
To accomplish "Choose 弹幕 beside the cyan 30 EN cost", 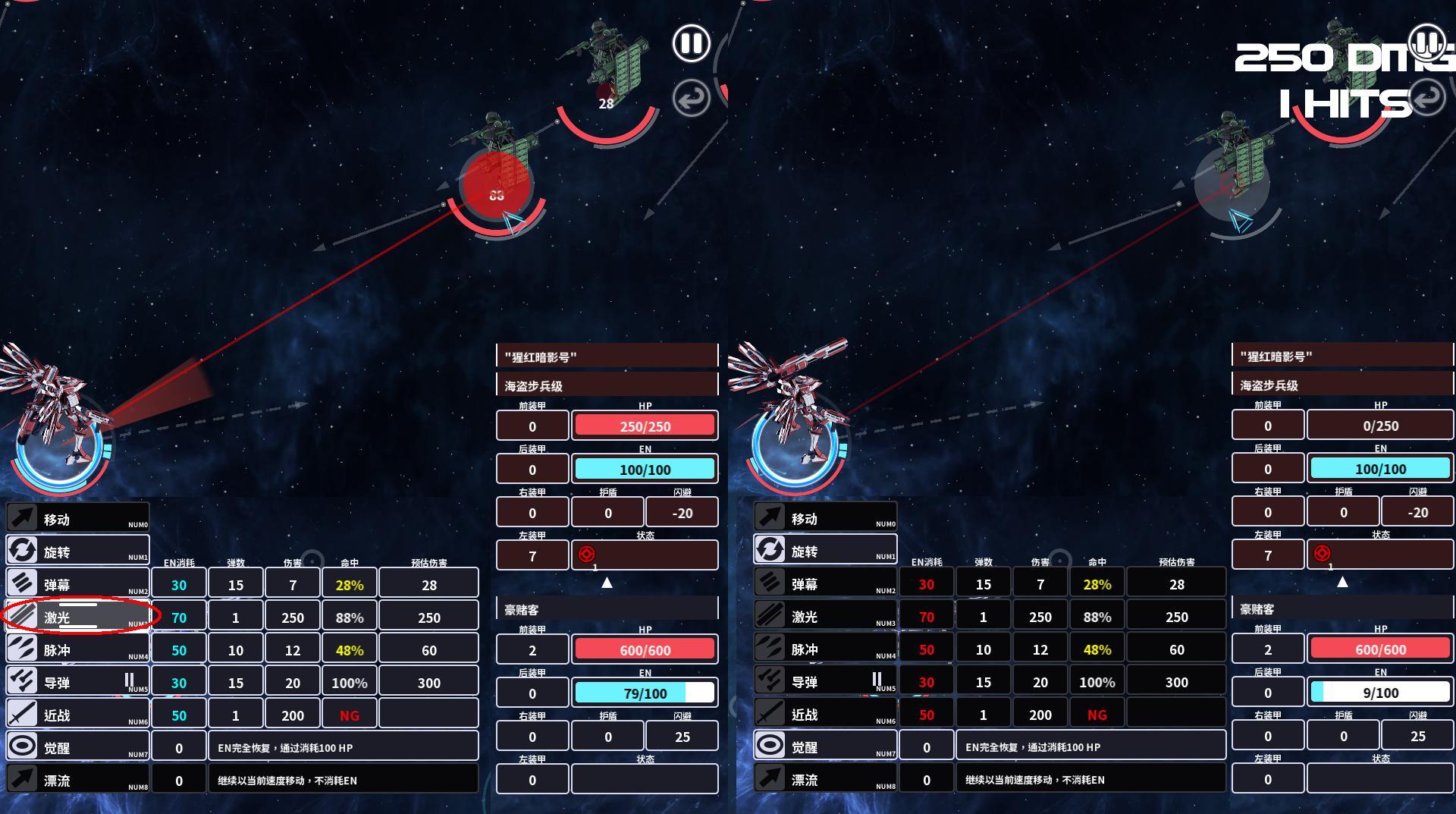I will 78,584.
